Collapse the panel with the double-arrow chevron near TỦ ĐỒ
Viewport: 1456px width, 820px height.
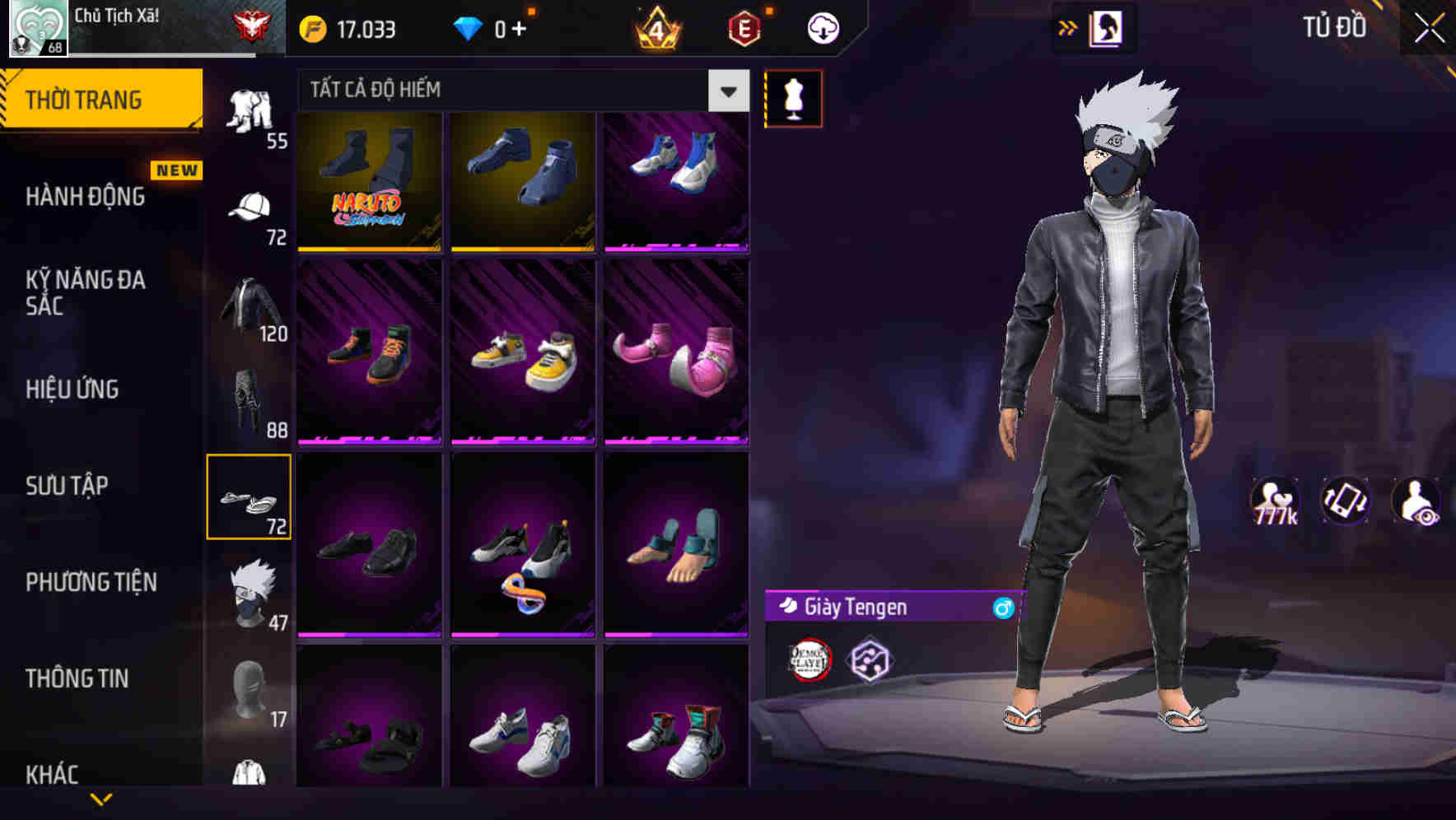(1068, 27)
